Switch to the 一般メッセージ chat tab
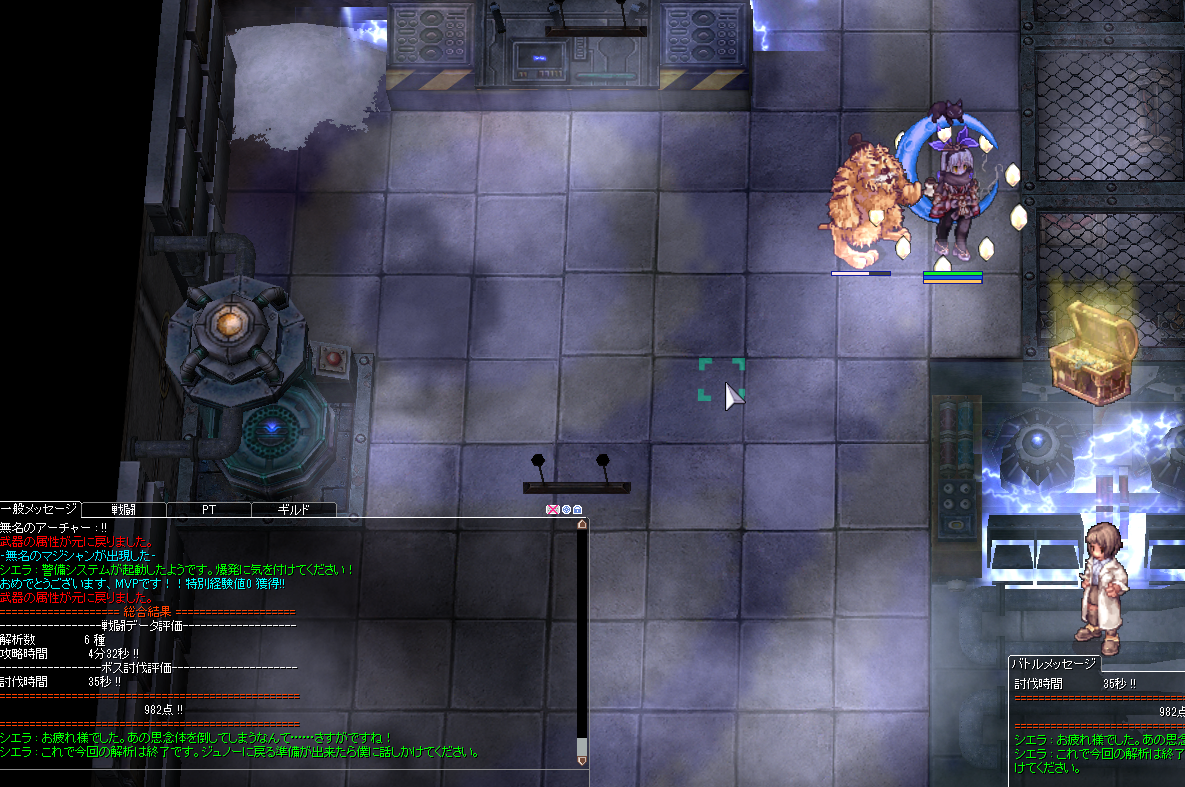1185x787 pixels. click(x=40, y=509)
